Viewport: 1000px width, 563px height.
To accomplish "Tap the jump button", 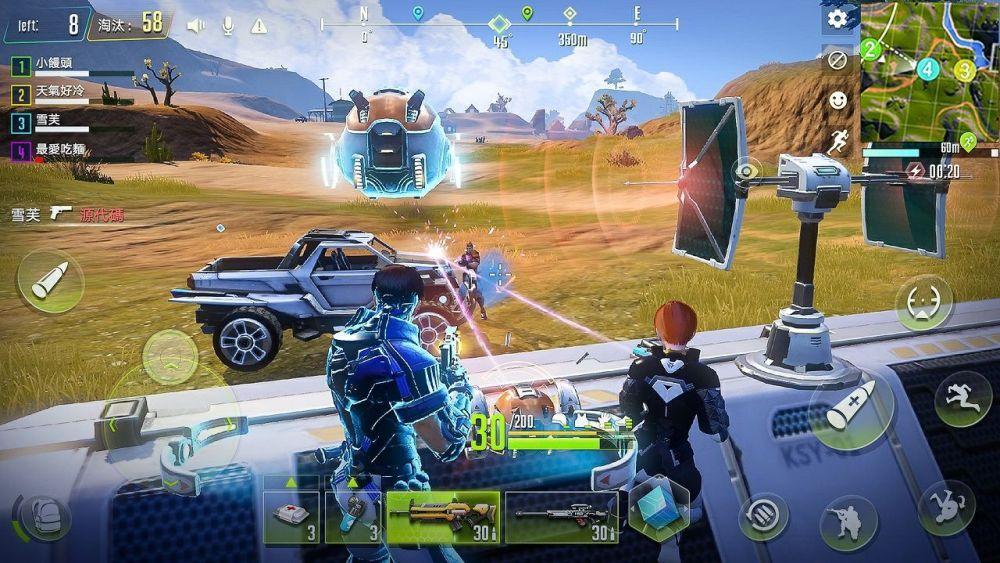I will (963, 398).
